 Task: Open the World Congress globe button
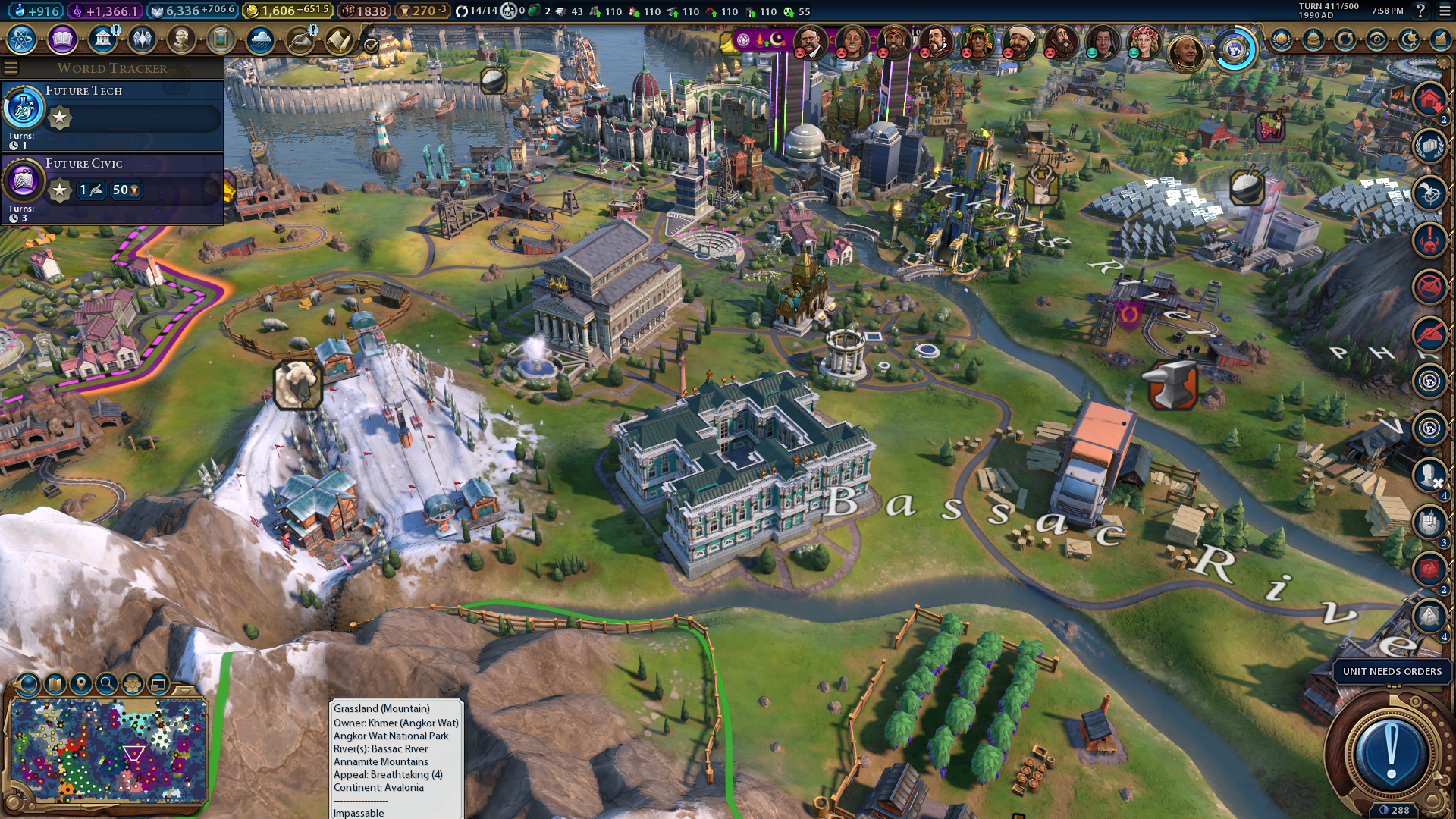pyautogui.click(x=1235, y=50)
